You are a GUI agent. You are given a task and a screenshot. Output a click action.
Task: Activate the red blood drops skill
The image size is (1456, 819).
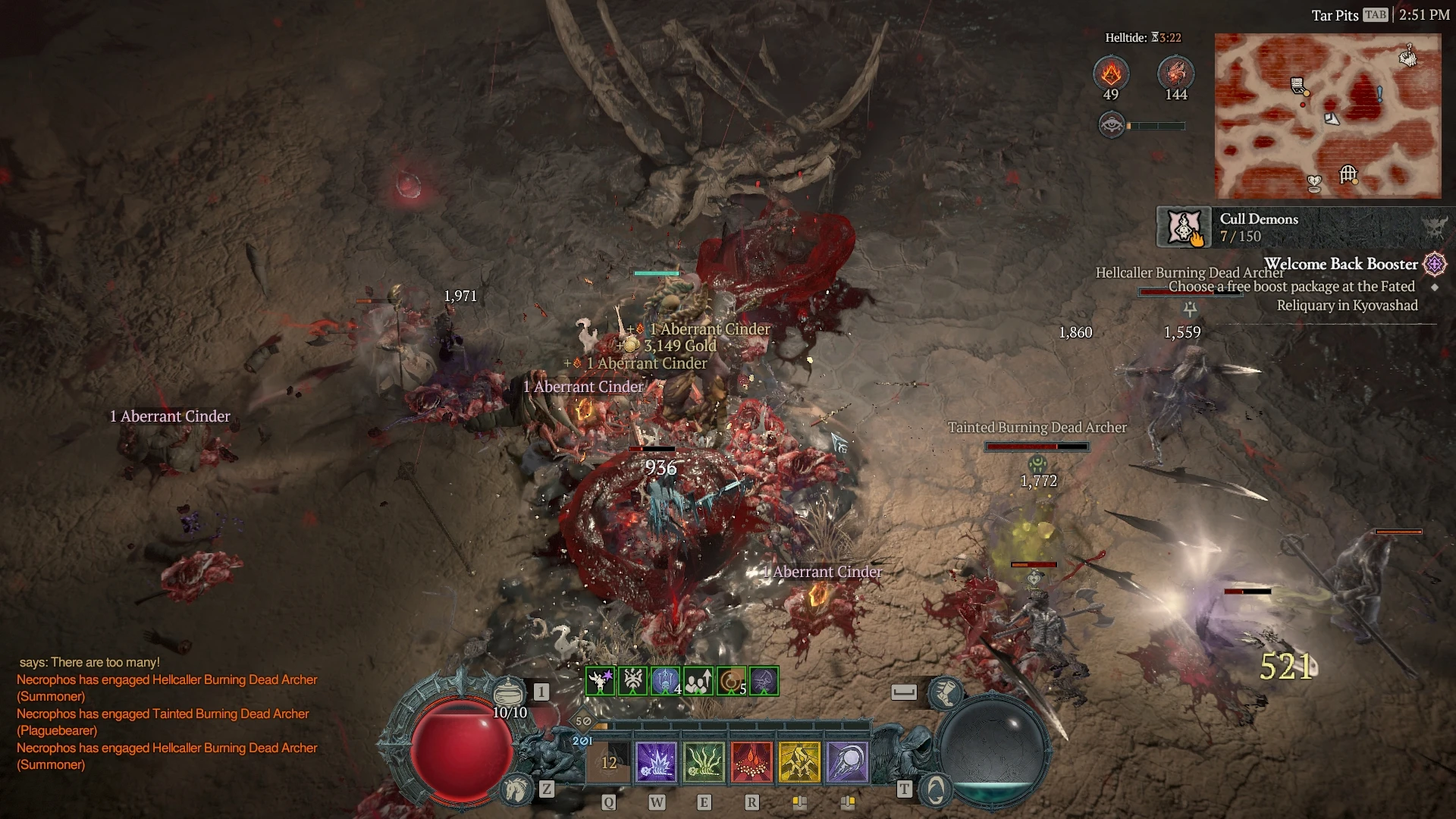pyautogui.click(x=752, y=762)
